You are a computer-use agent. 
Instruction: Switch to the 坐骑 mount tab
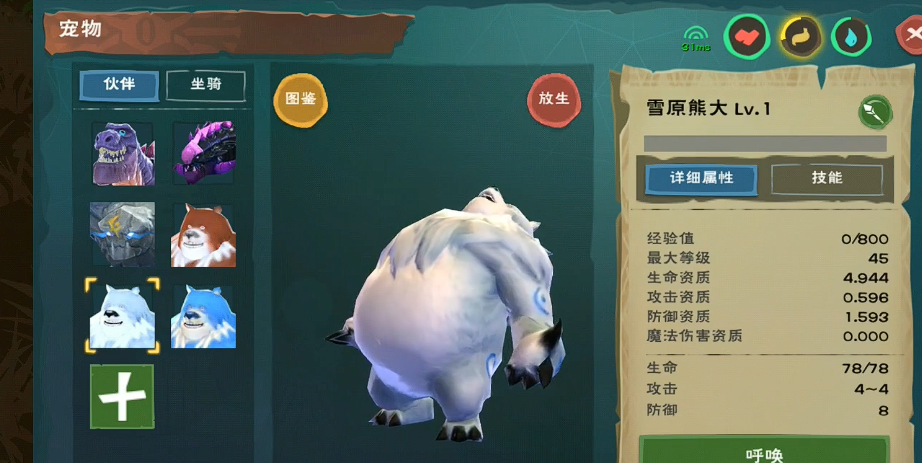205,85
